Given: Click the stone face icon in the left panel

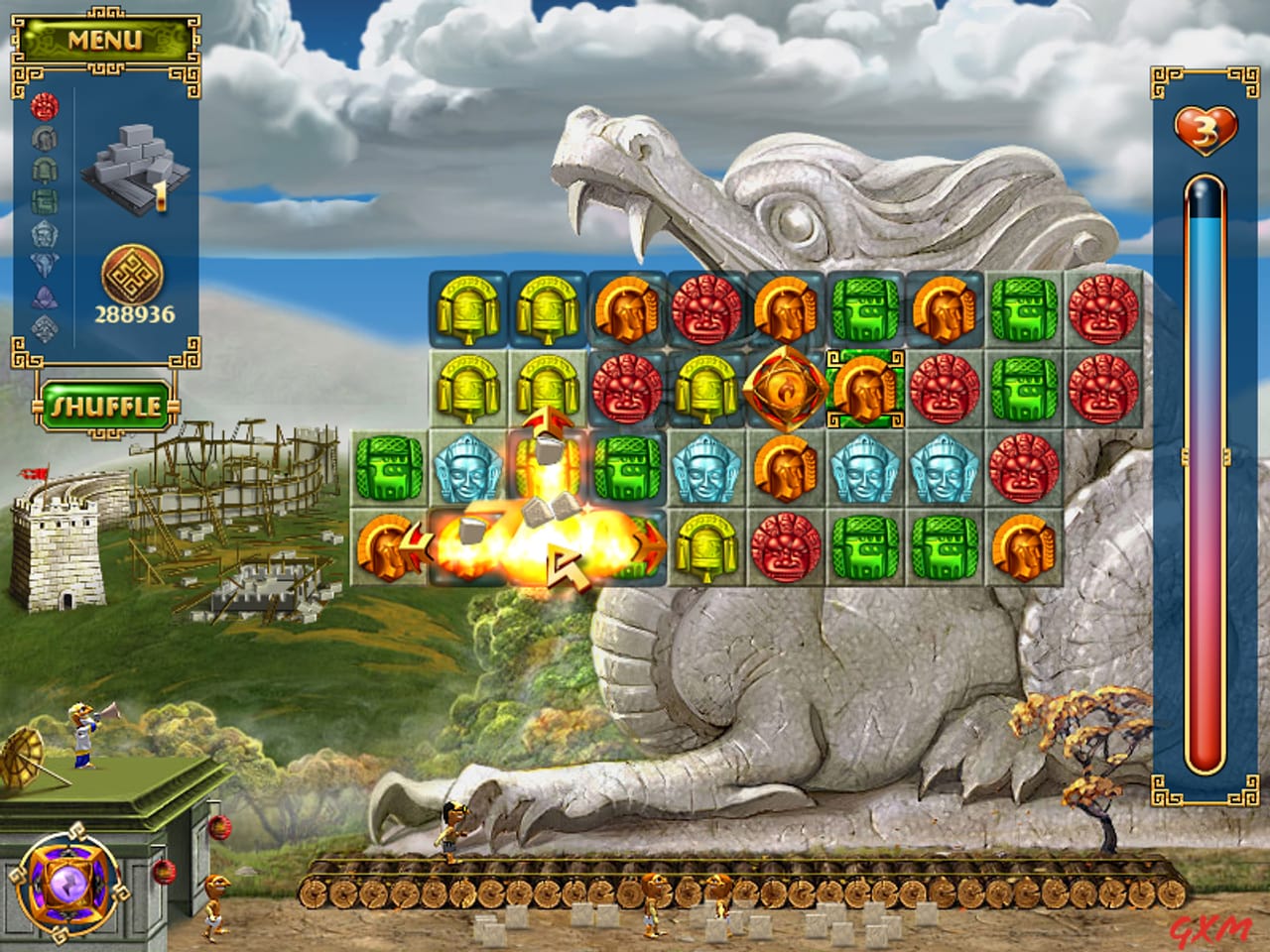Looking at the screenshot, I should [44, 137].
